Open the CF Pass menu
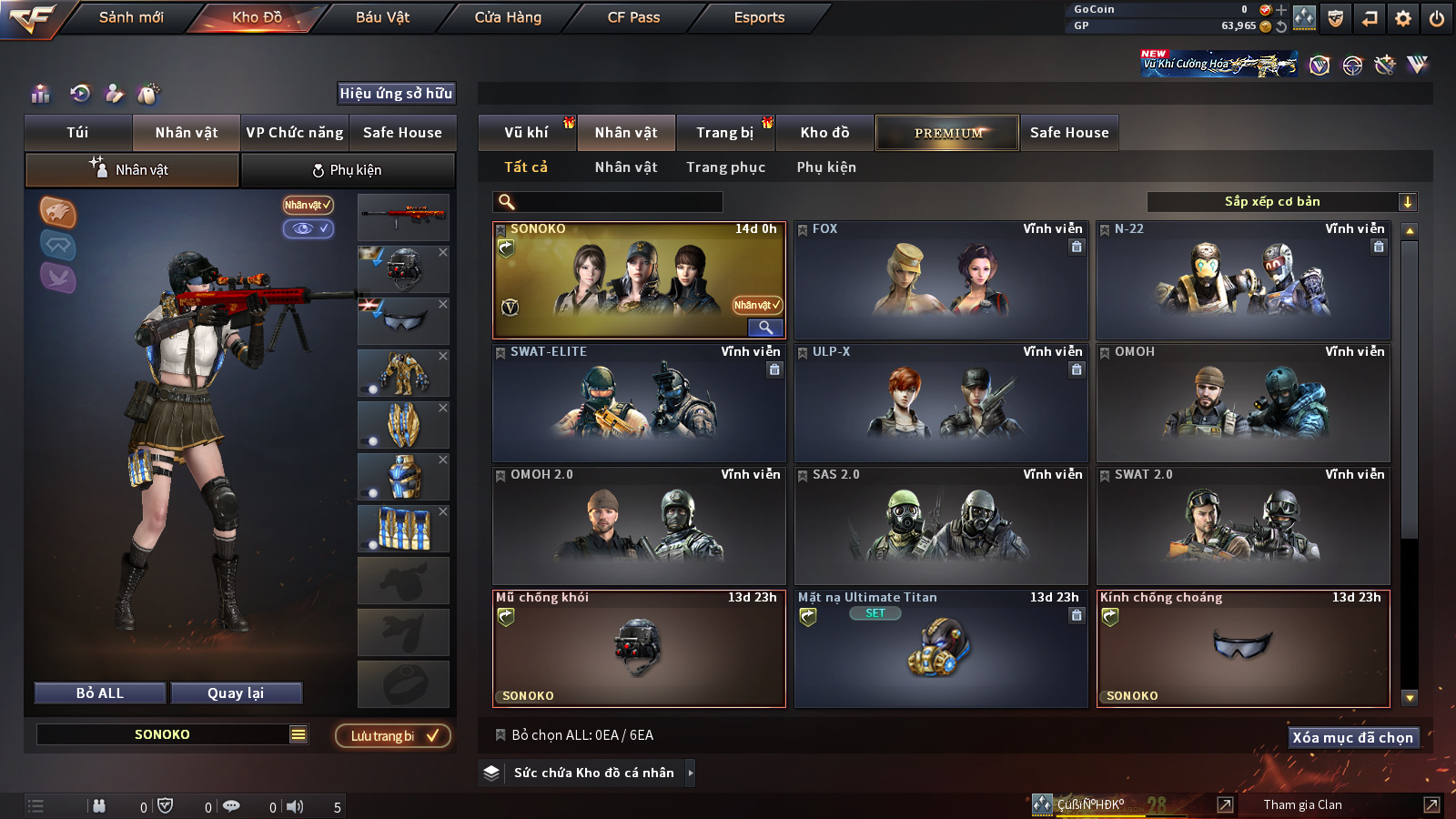1456x819 pixels. [633, 17]
